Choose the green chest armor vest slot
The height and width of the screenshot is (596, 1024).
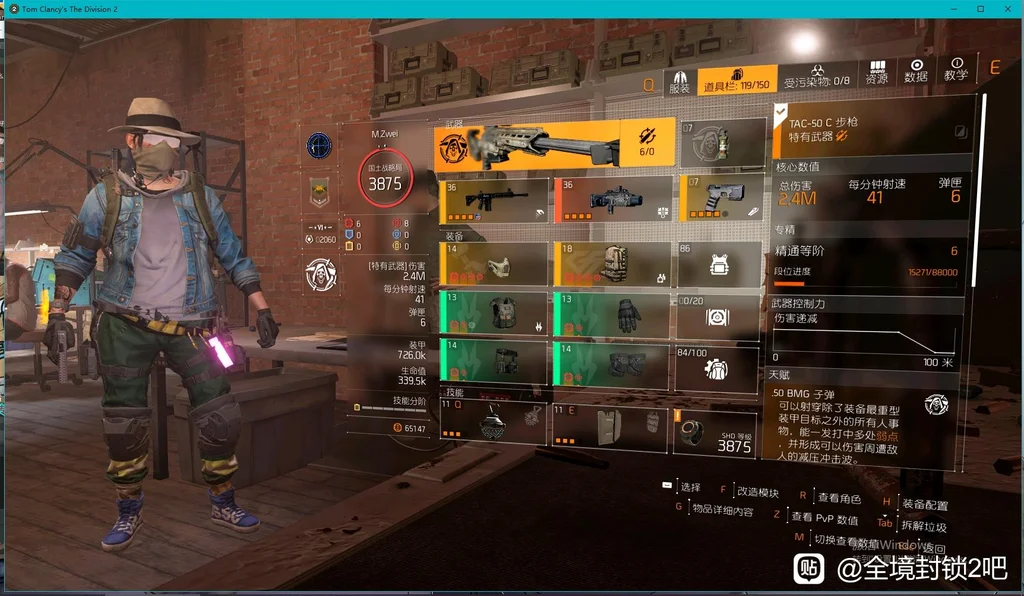click(x=494, y=313)
